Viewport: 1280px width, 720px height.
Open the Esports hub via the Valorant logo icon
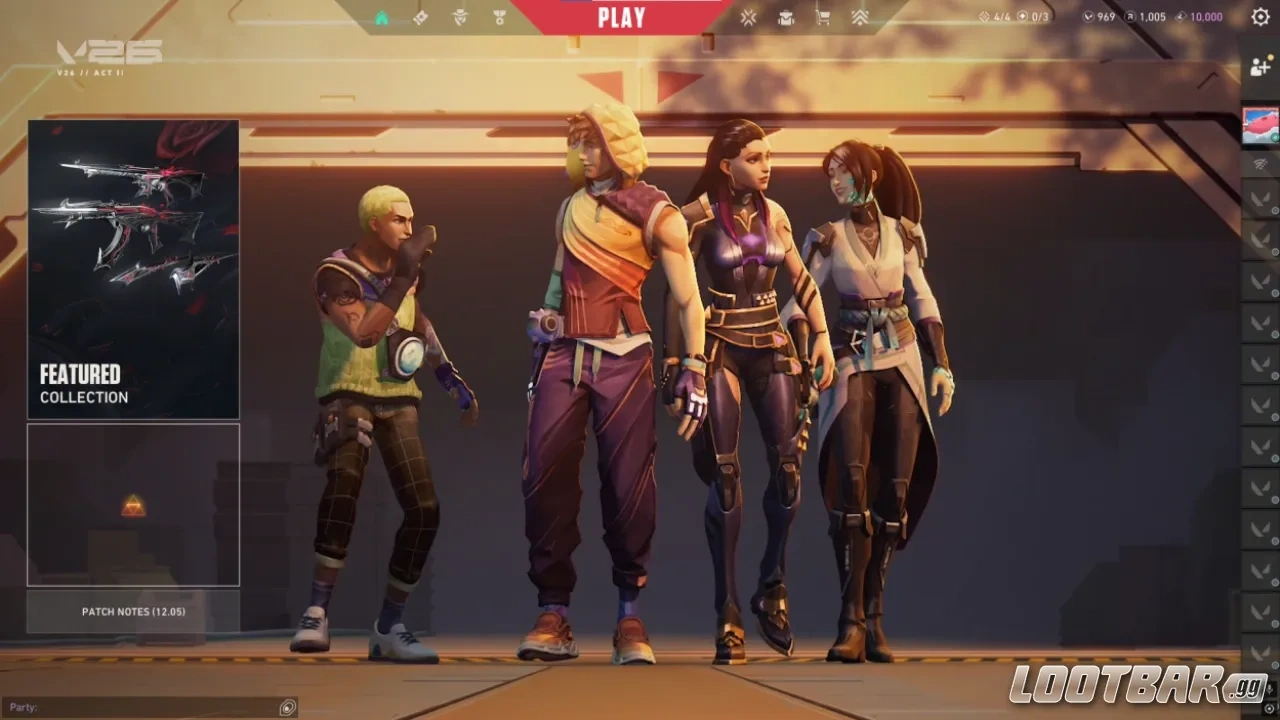coord(747,16)
